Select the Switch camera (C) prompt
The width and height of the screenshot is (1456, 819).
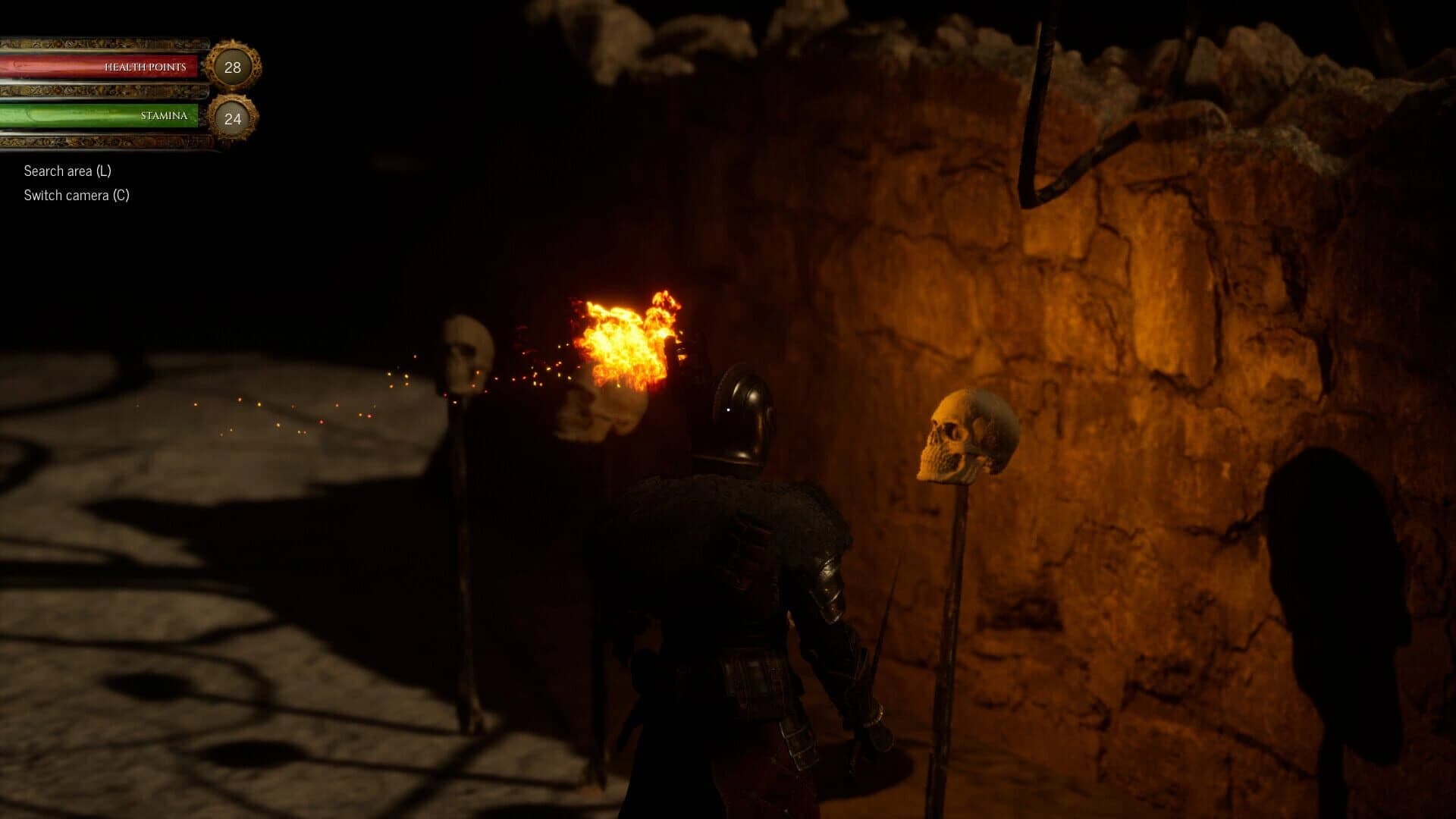point(77,194)
